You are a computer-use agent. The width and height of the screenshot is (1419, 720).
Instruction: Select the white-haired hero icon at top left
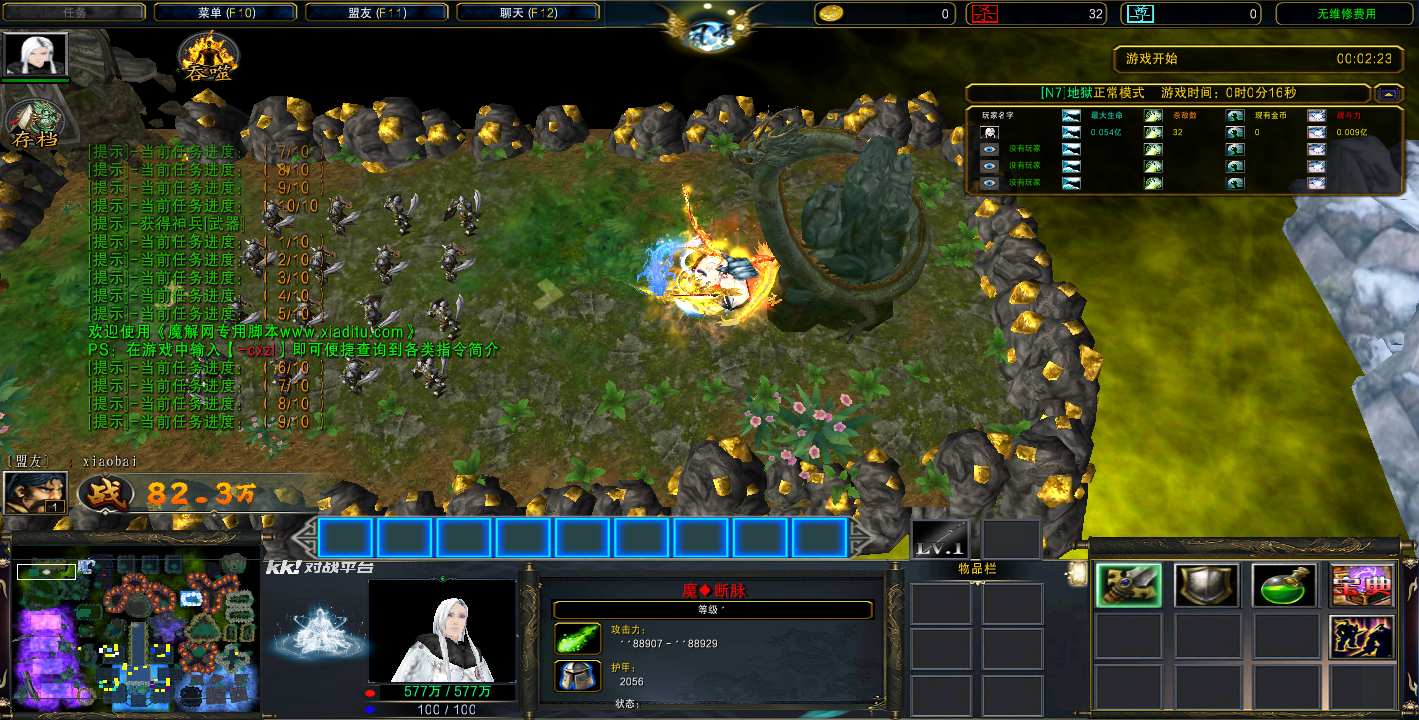point(37,54)
